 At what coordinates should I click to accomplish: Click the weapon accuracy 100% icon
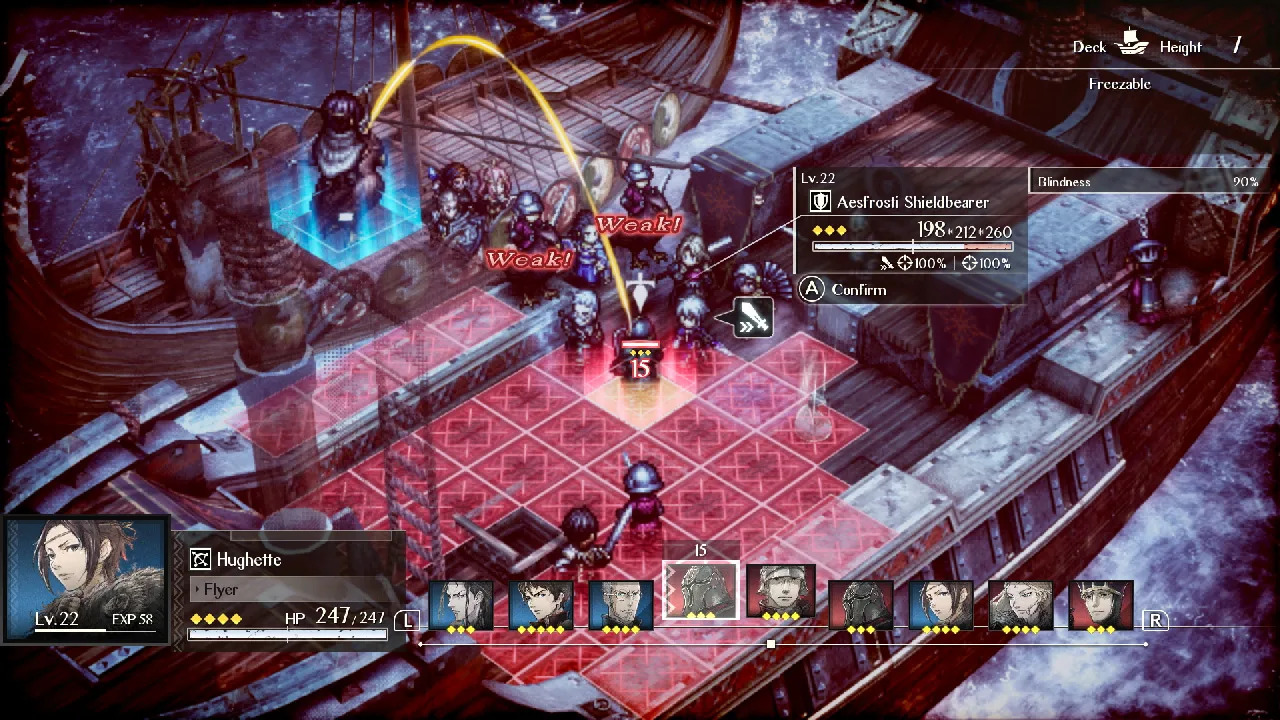(905, 263)
